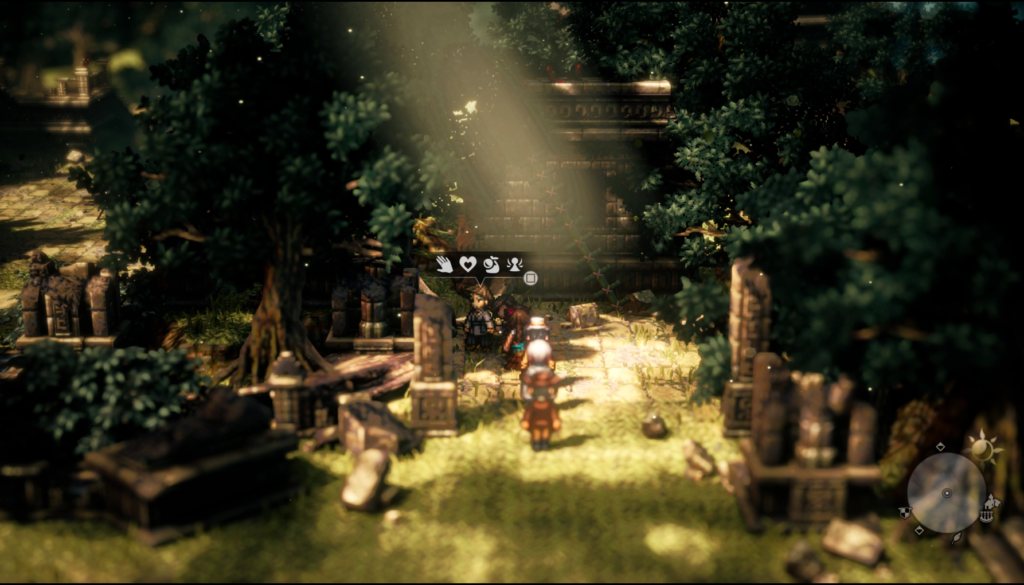Select the coin pouch path action icon

click(x=492, y=264)
